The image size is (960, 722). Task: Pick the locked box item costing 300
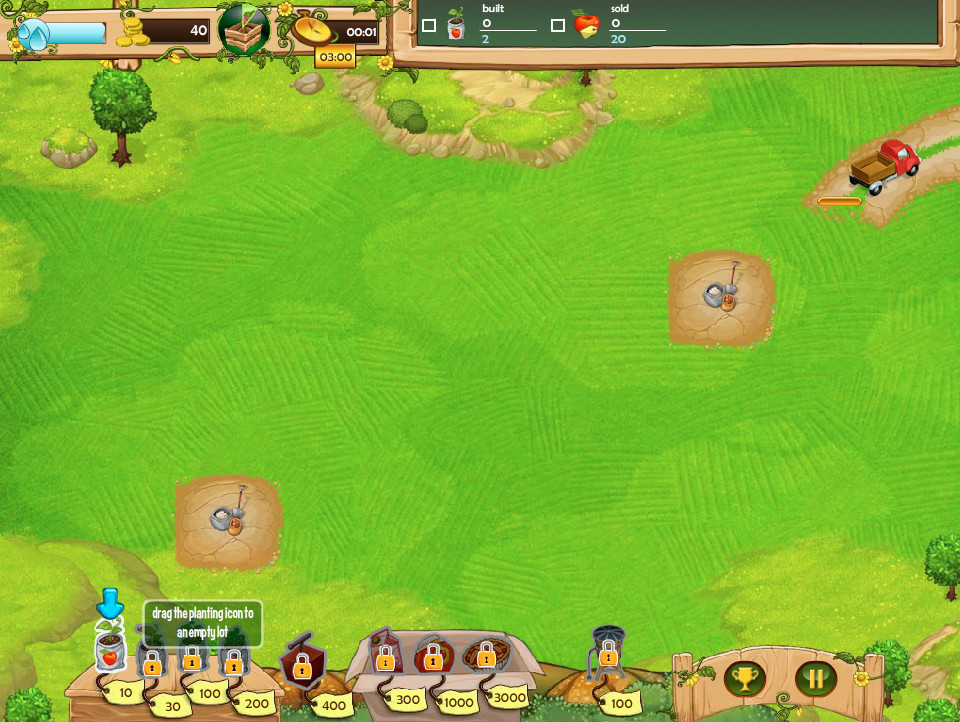coord(385,657)
